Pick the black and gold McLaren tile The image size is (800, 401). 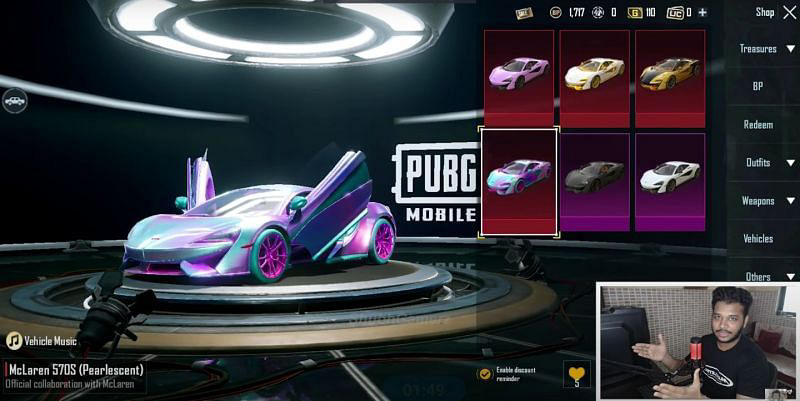coord(670,77)
